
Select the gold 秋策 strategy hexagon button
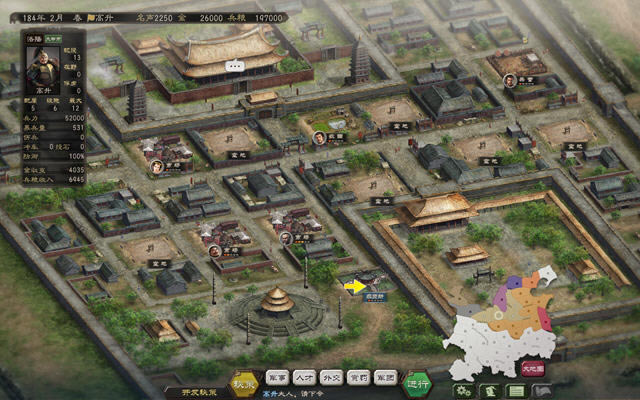point(244,382)
